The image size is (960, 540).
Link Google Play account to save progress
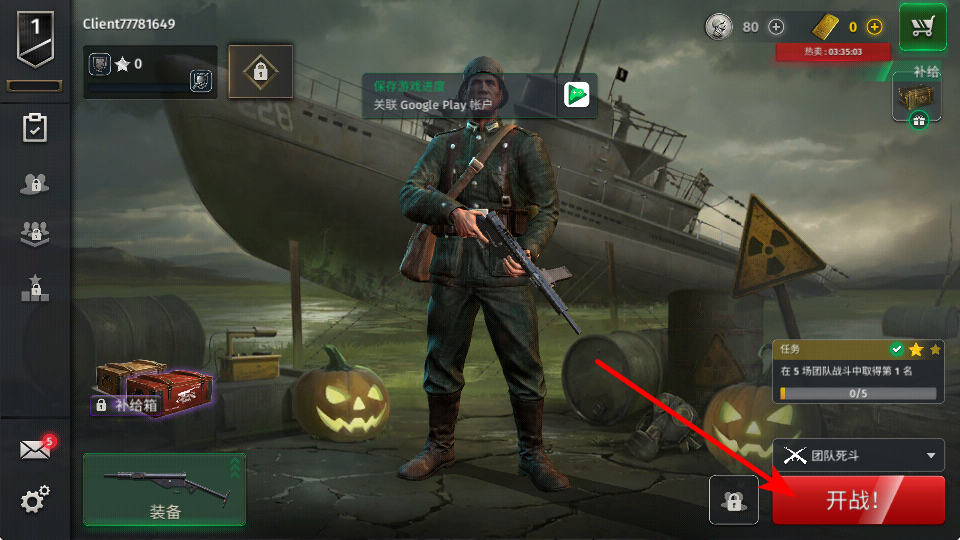click(479, 95)
